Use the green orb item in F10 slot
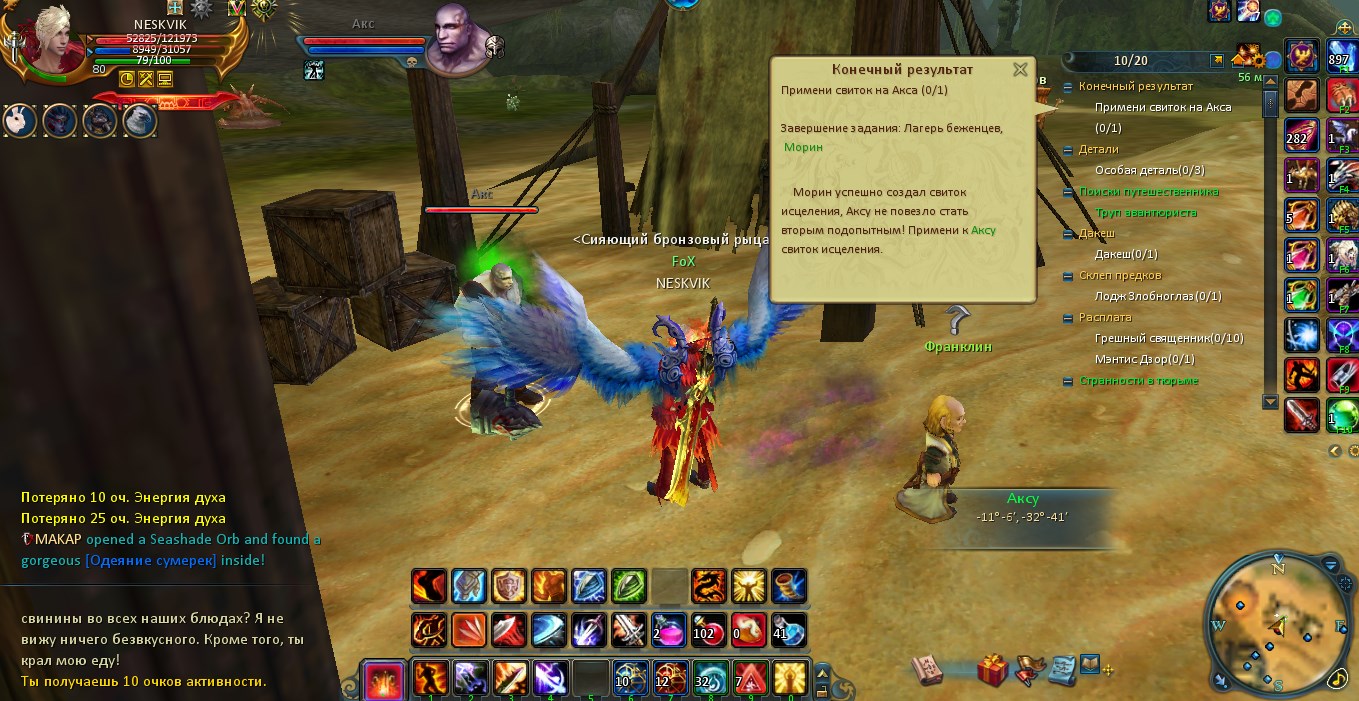1359x701 pixels. pos(1343,414)
